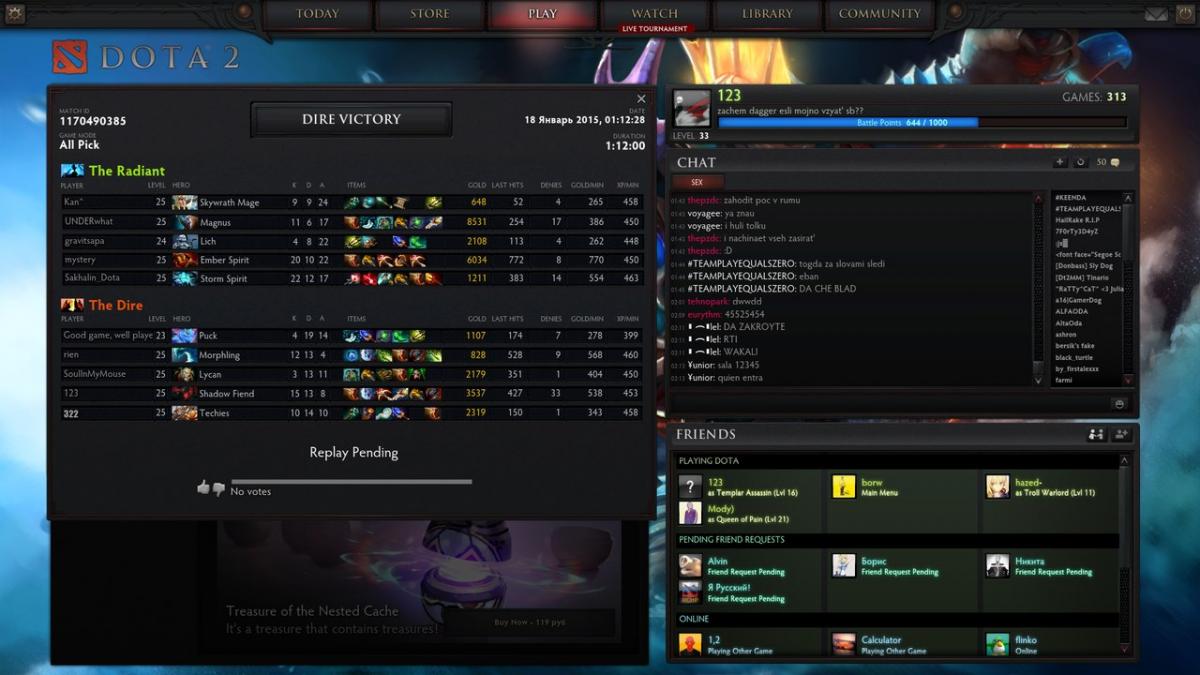Open the mail envelope icon

[1156, 14]
